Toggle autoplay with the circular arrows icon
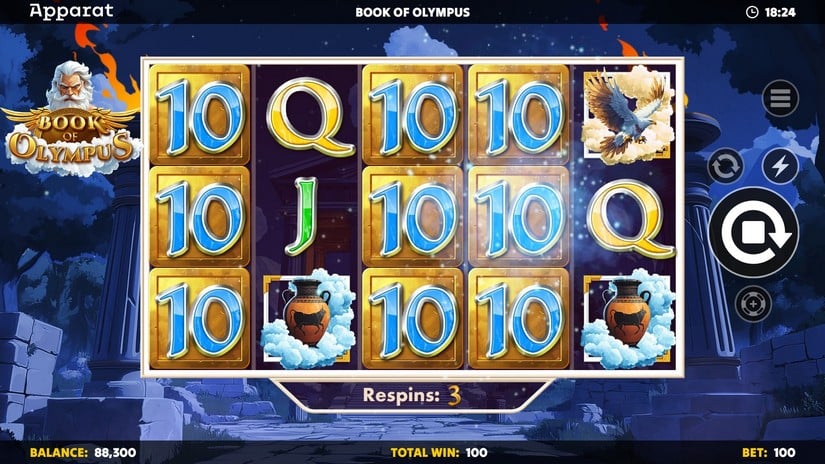Viewport: 825px width, 464px height. pyautogui.click(x=725, y=165)
